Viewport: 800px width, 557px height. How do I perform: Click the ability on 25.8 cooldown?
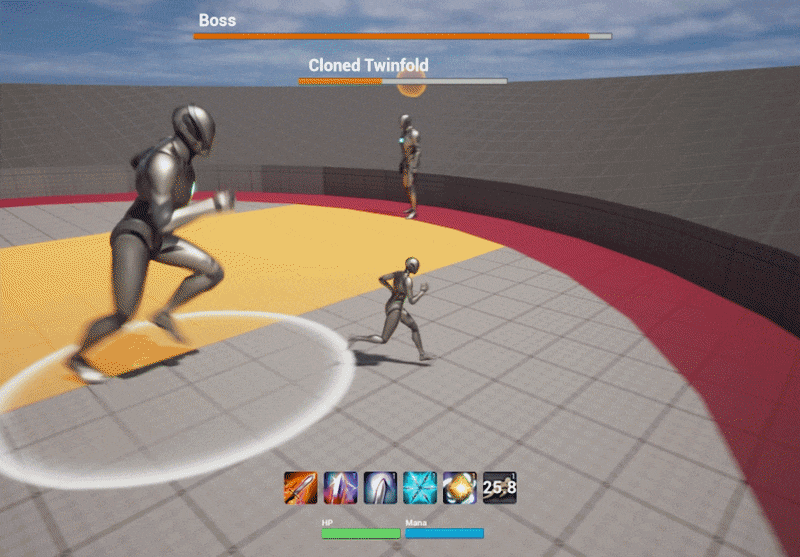click(499, 488)
